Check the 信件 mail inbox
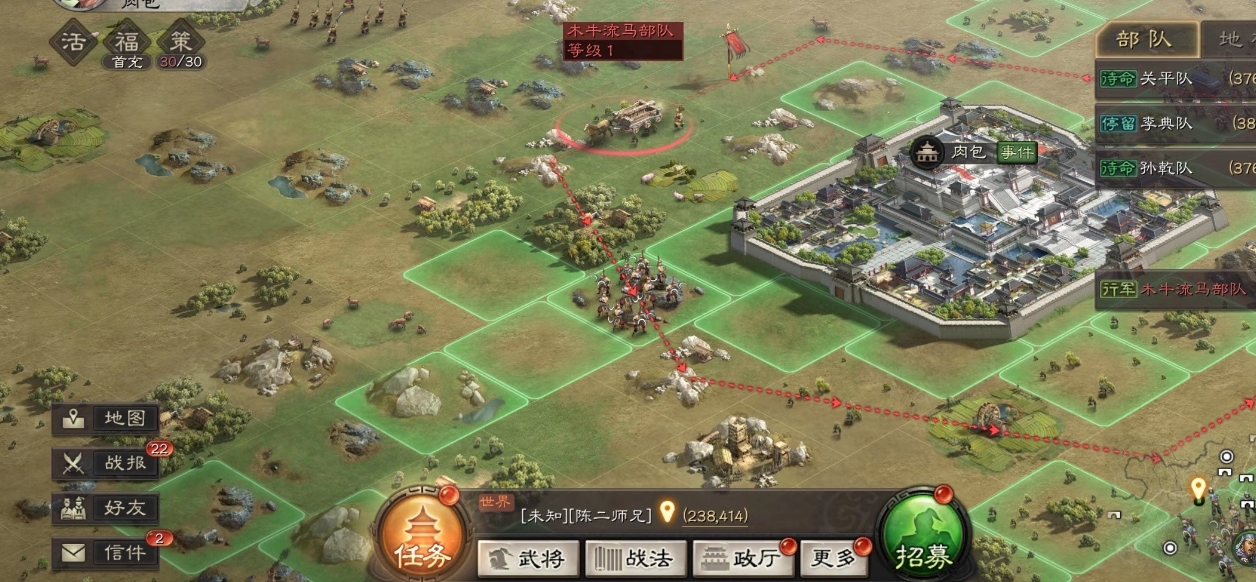 click(x=106, y=552)
